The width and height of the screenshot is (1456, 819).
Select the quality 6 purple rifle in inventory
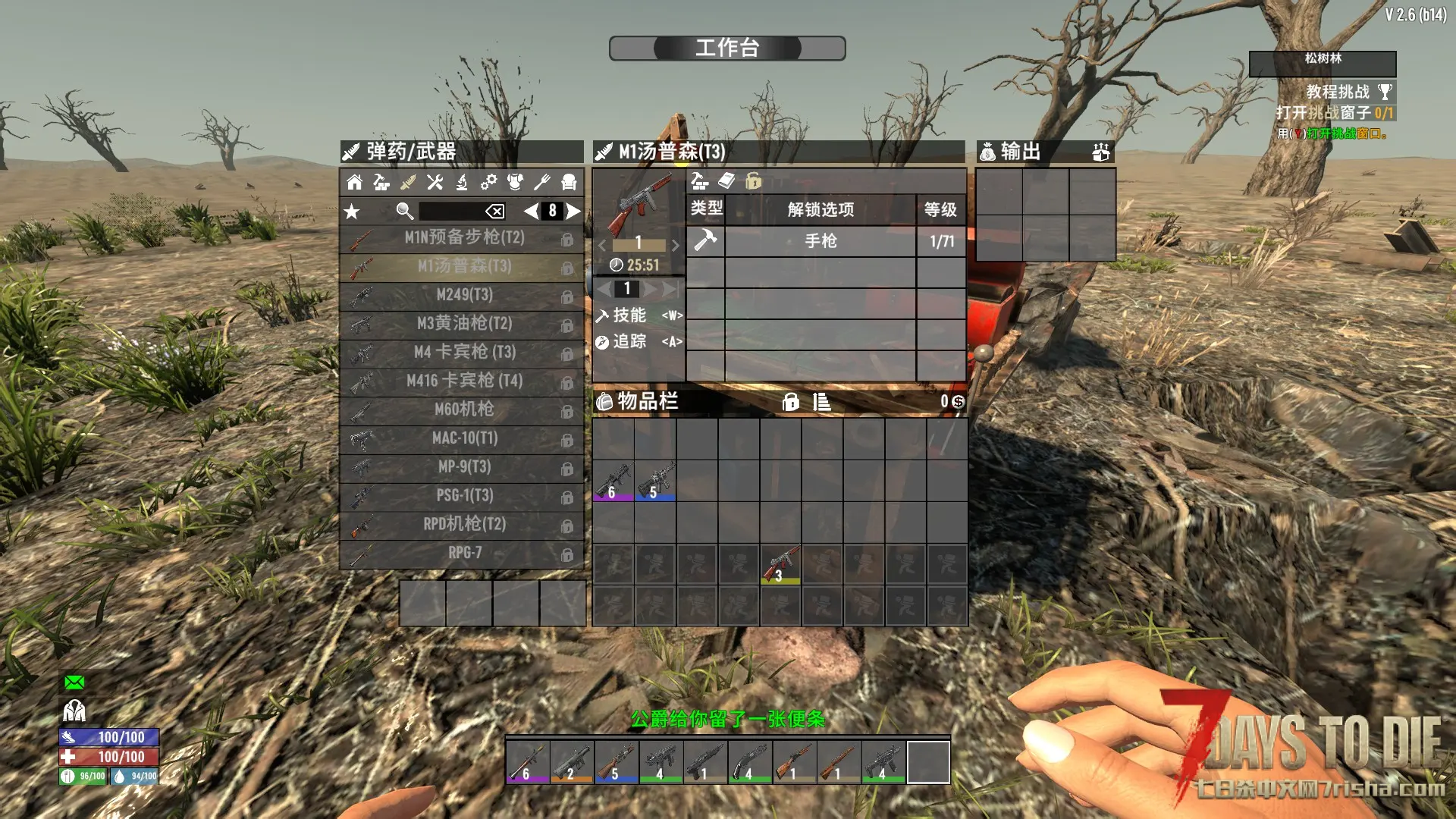(613, 481)
